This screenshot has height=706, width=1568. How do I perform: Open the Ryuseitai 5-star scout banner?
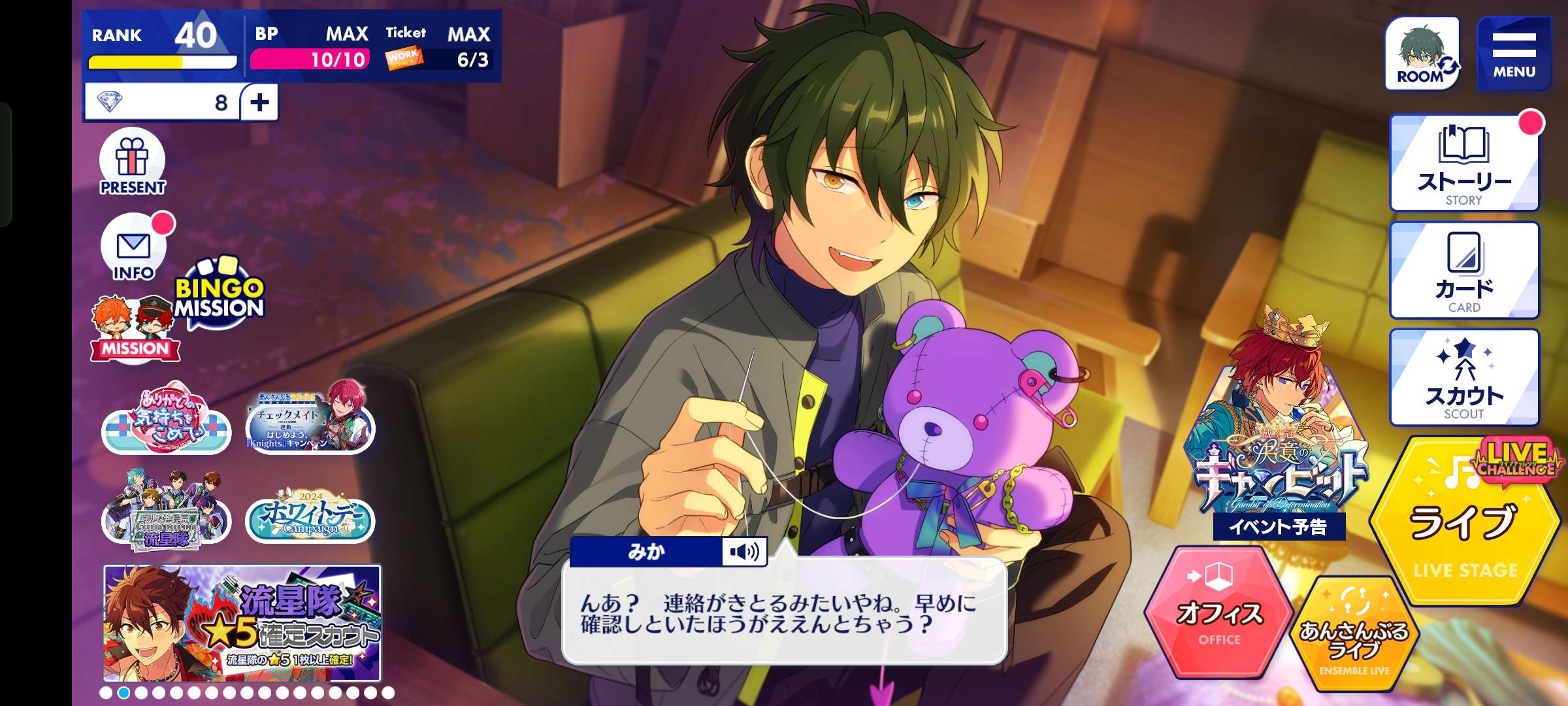tap(242, 623)
